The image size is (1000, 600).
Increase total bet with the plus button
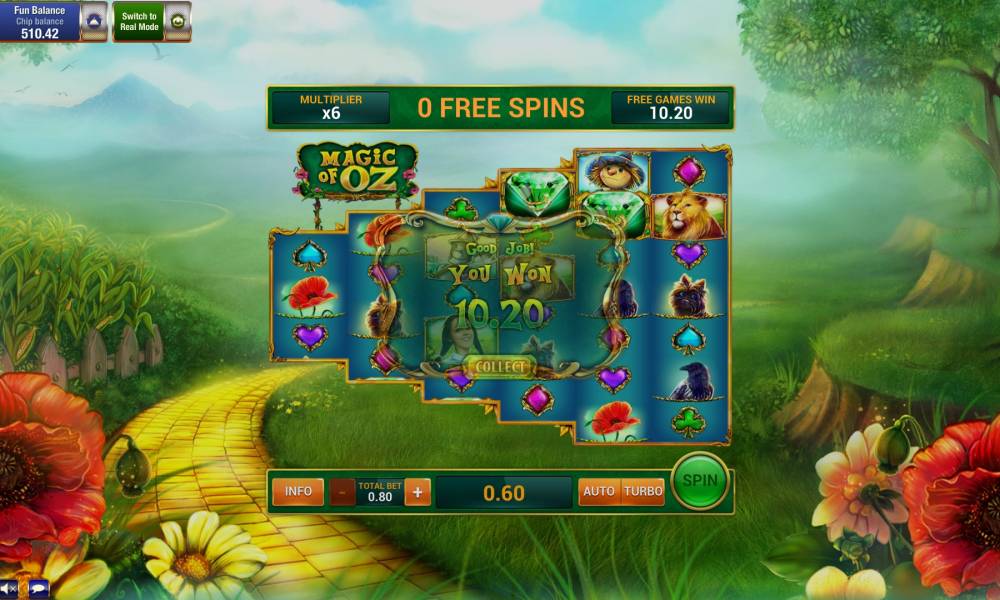pos(418,492)
